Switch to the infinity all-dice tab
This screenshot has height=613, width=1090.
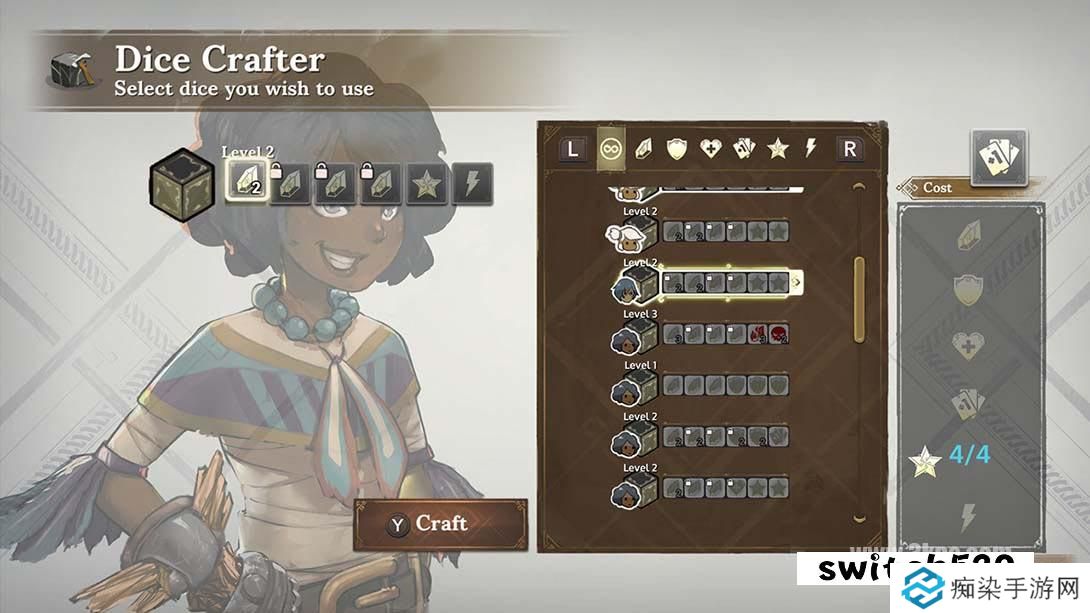click(x=609, y=149)
